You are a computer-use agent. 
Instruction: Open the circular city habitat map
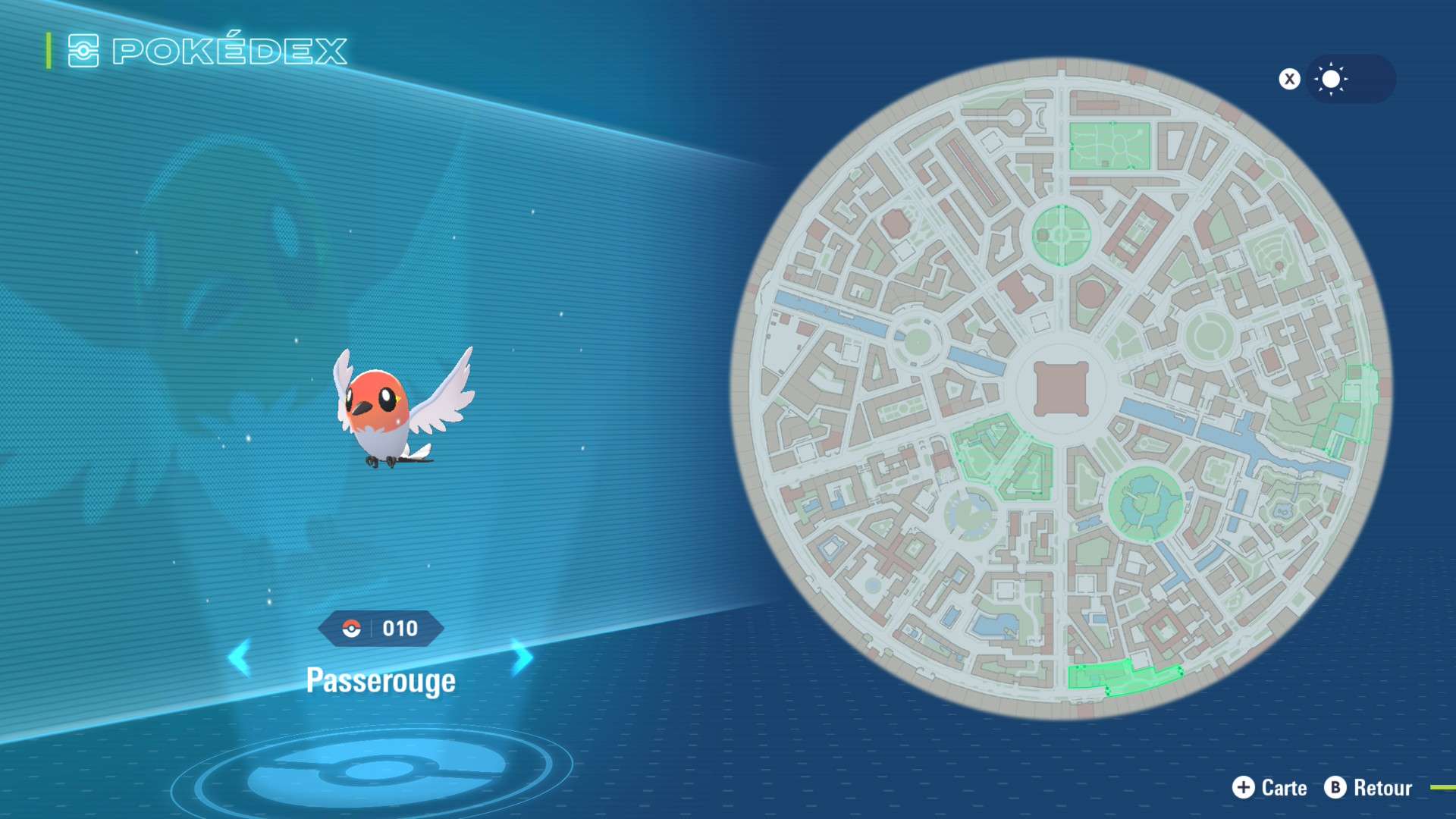[x=1061, y=388]
